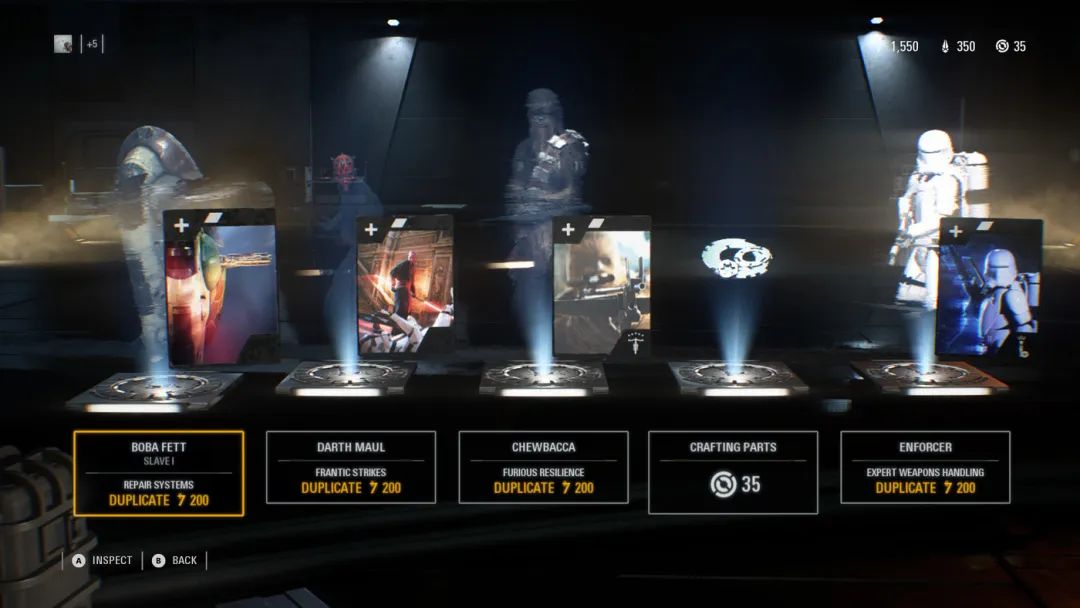Select the Chewbacca Furious Resilience panel
This screenshot has width=1080, height=608.
(543, 467)
